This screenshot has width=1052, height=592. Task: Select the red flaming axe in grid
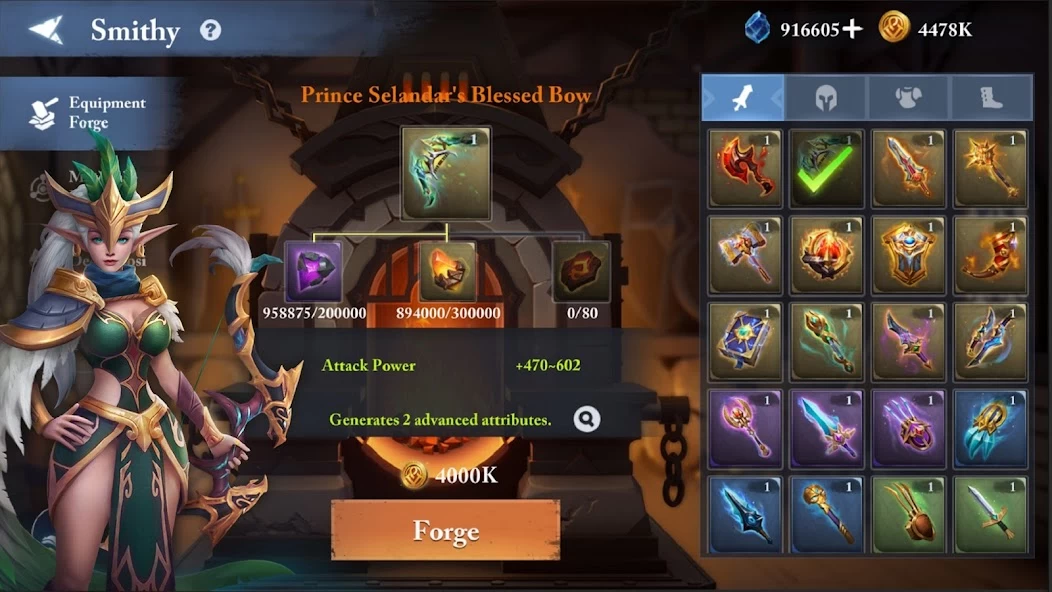[x=744, y=168]
